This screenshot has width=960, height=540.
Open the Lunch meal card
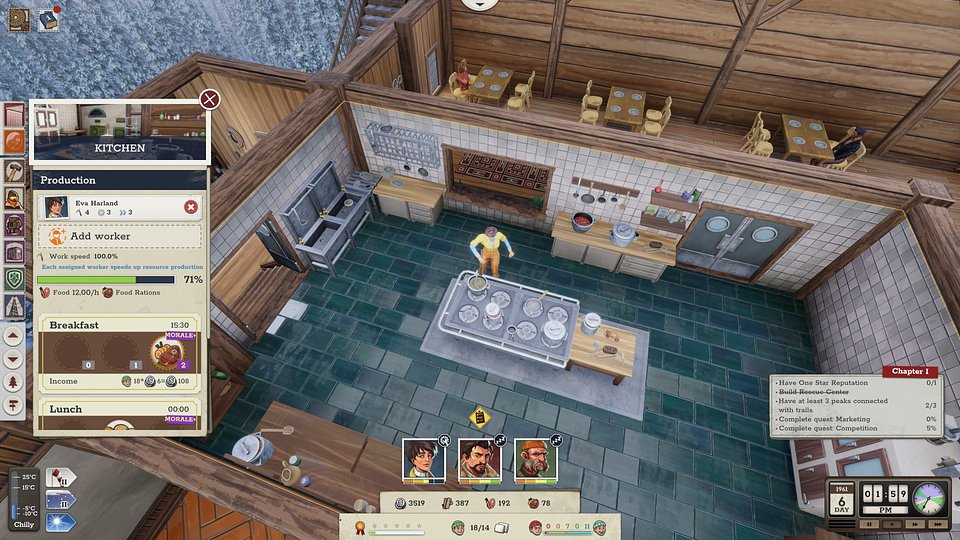pos(119,409)
